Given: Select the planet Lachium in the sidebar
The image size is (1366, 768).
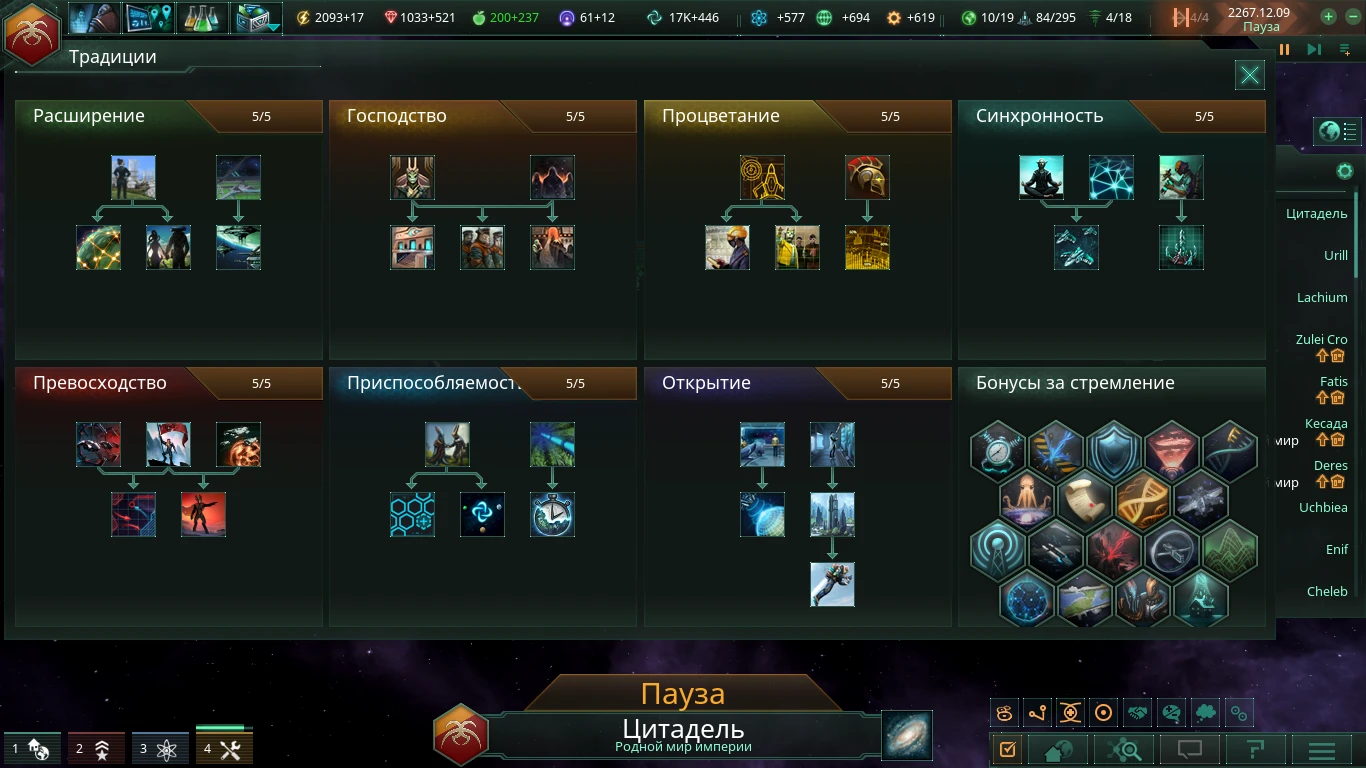Looking at the screenshot, I should pyautogui.click(x=1322, y=297).
